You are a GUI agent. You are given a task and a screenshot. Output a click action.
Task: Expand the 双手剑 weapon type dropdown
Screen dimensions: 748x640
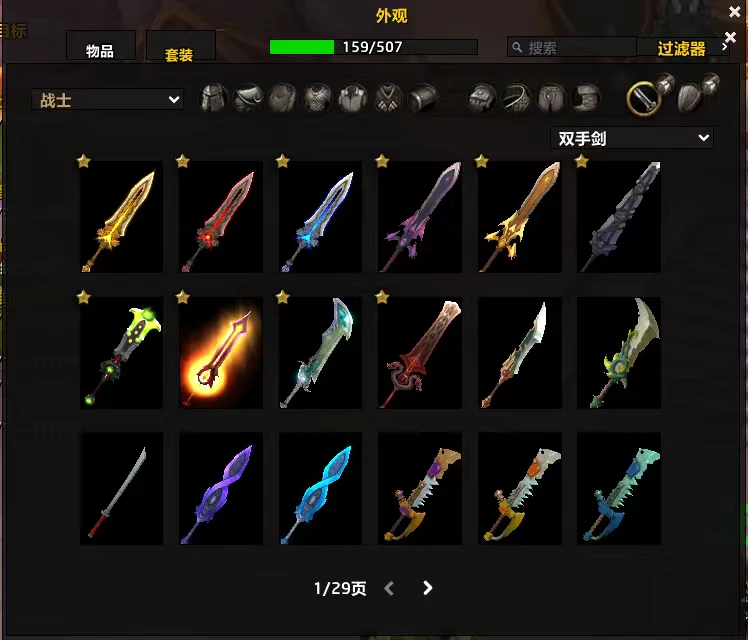click(632, 138)
